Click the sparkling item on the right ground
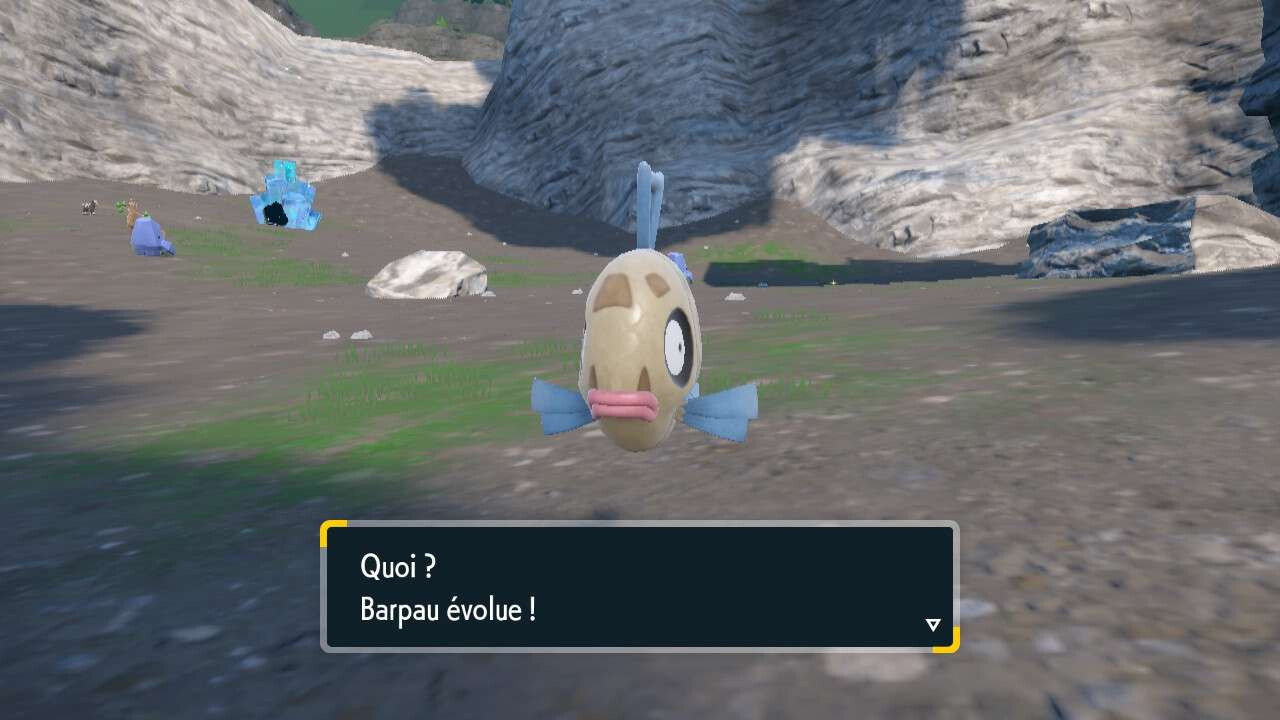Screen dimensions: 1280x720 (x=834, y=283)
